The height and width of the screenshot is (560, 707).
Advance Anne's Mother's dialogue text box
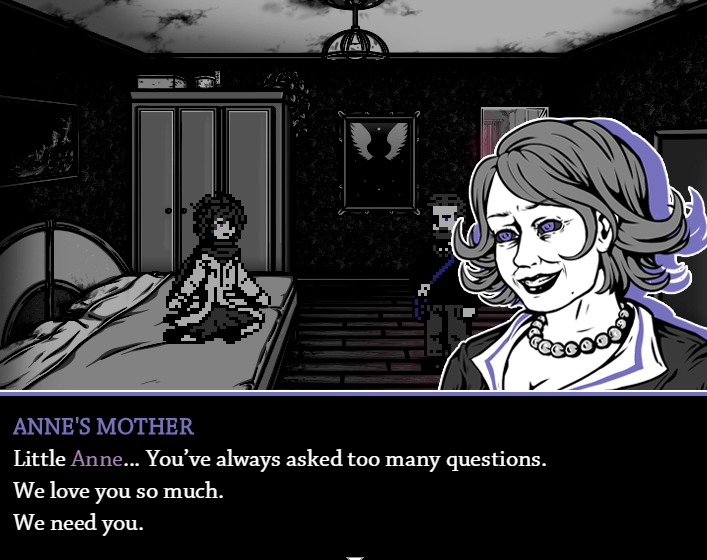[x=353, y=475]
